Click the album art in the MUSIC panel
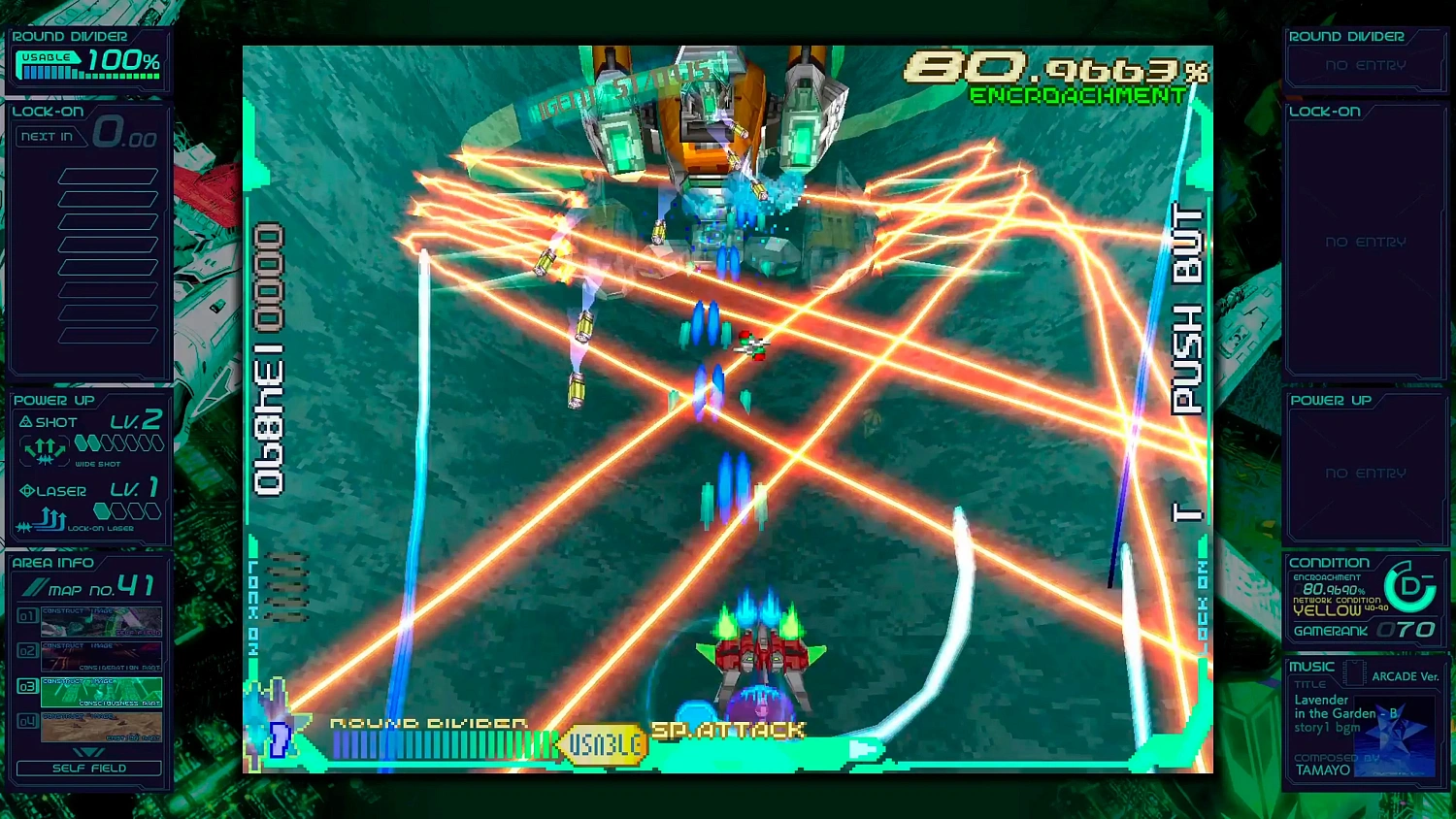1456x819 pixels. (x=1395, y=736)
